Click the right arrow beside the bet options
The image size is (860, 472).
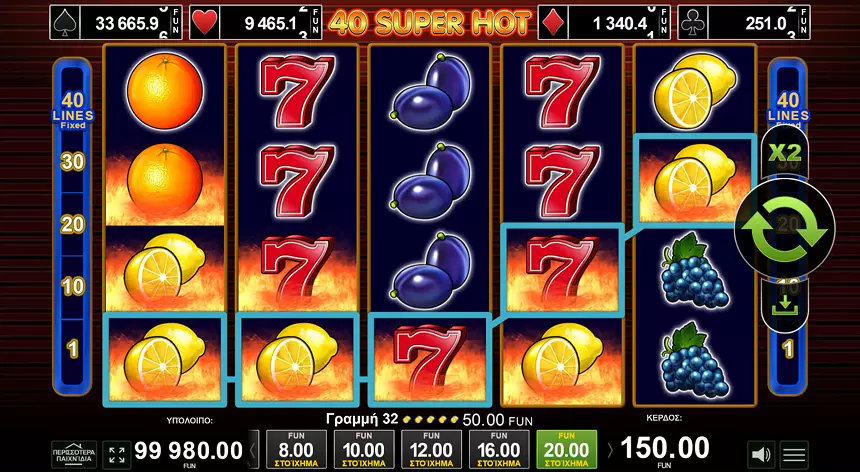click(610, 450)
